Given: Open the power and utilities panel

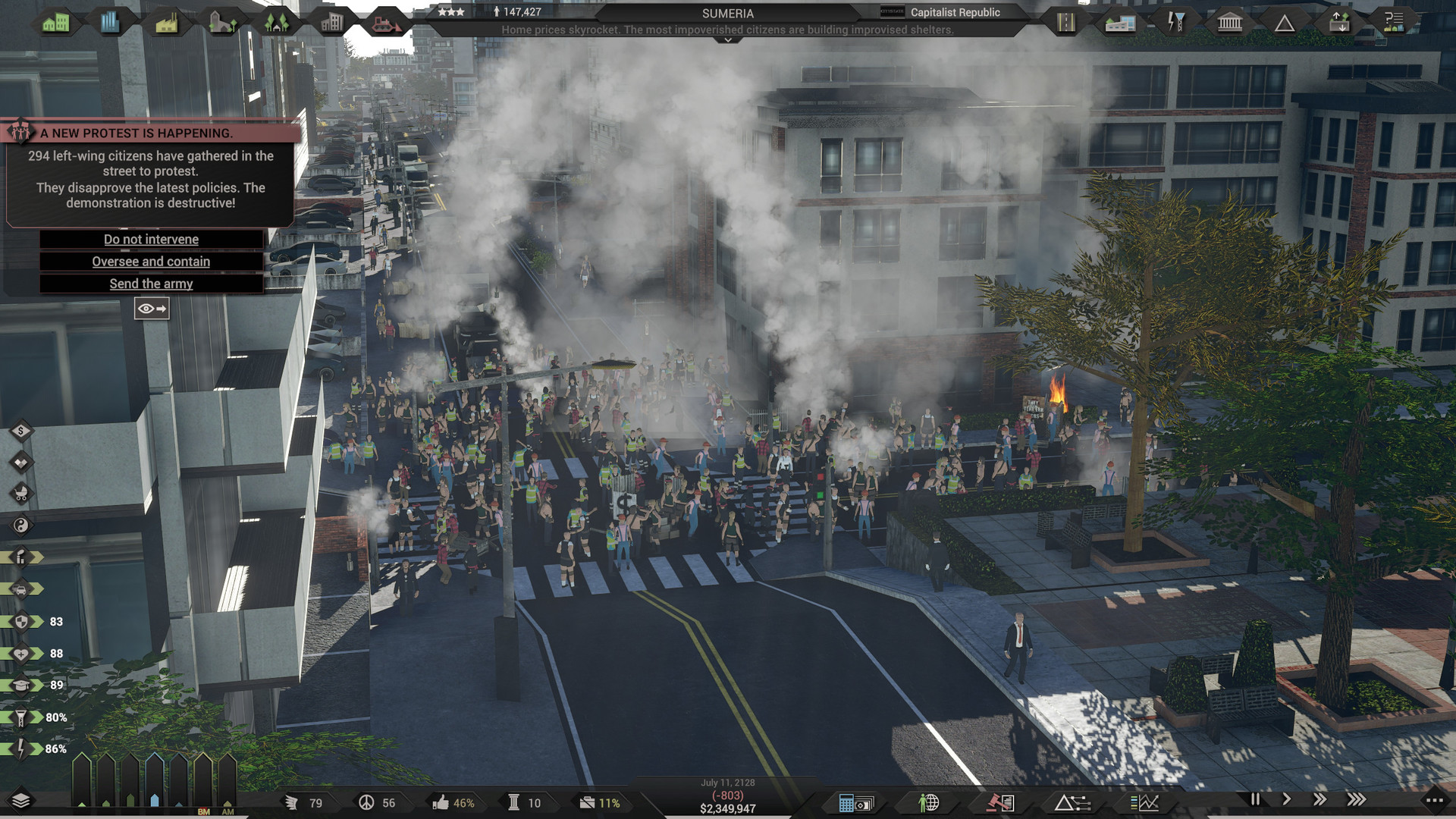Looking at the screenshot, I should [1175, 21].
